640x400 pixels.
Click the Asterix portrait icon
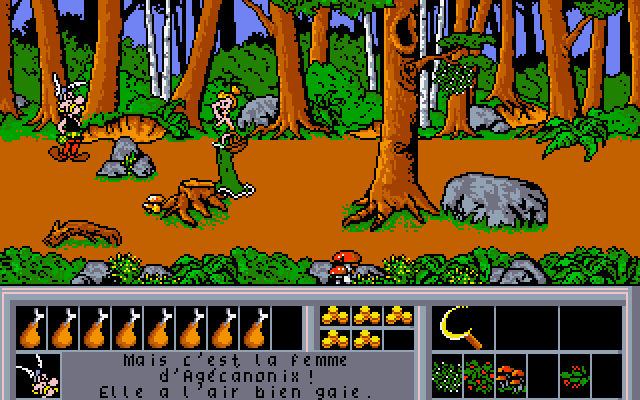(x=37, y=375)
